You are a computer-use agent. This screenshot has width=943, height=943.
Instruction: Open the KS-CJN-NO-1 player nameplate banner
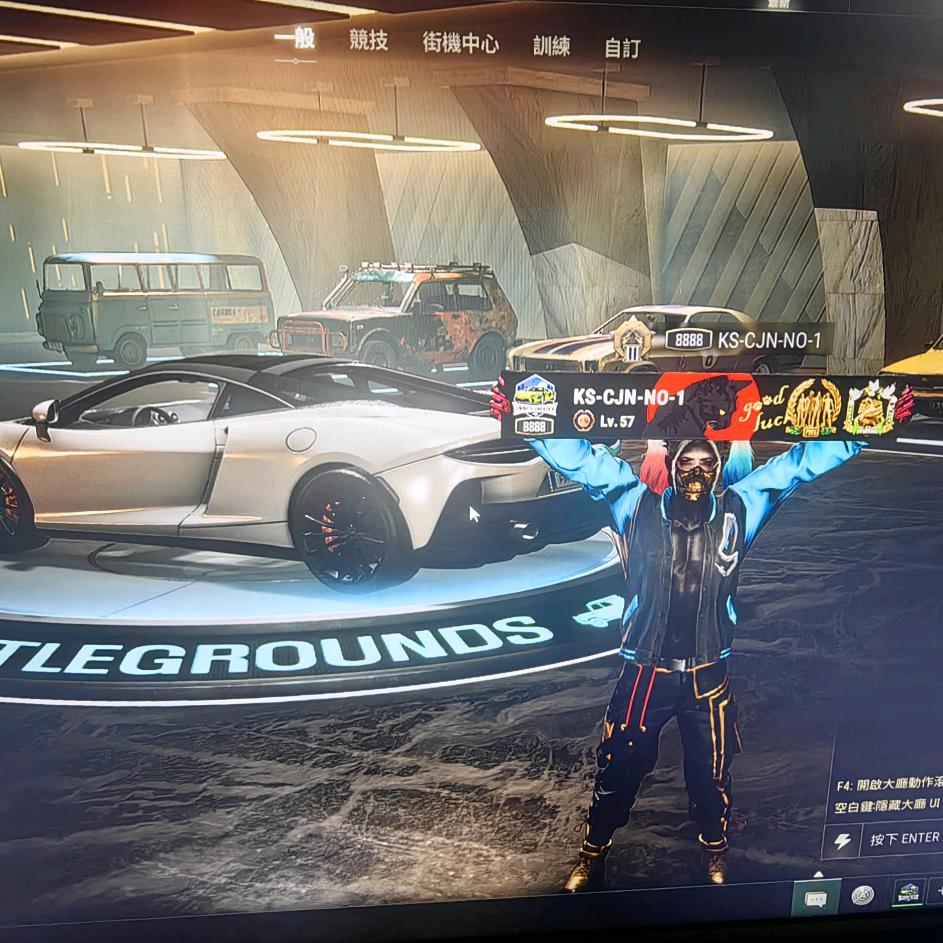tap(700, 406)
